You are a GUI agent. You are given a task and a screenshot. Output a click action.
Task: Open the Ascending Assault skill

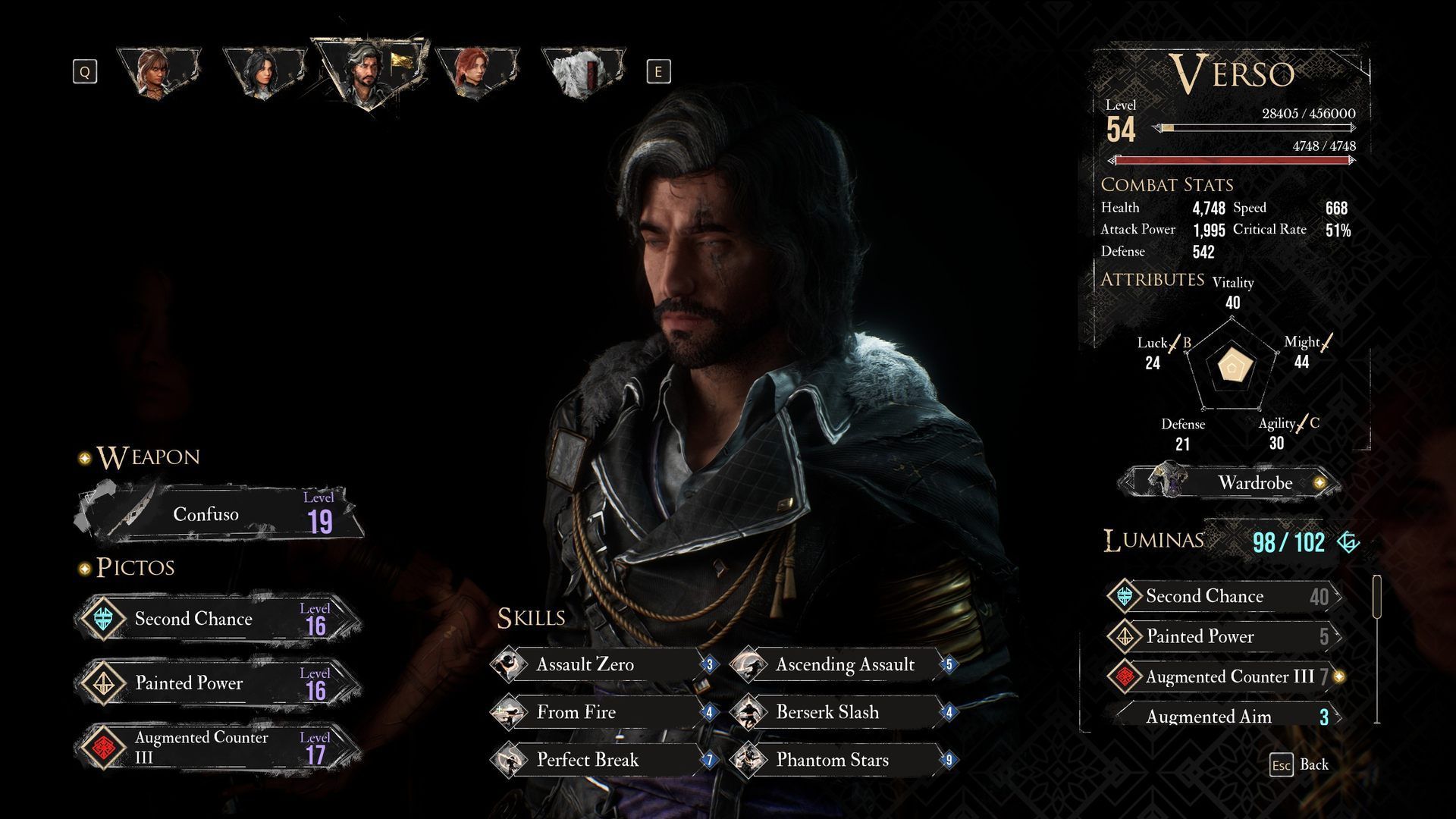point(842,665)
